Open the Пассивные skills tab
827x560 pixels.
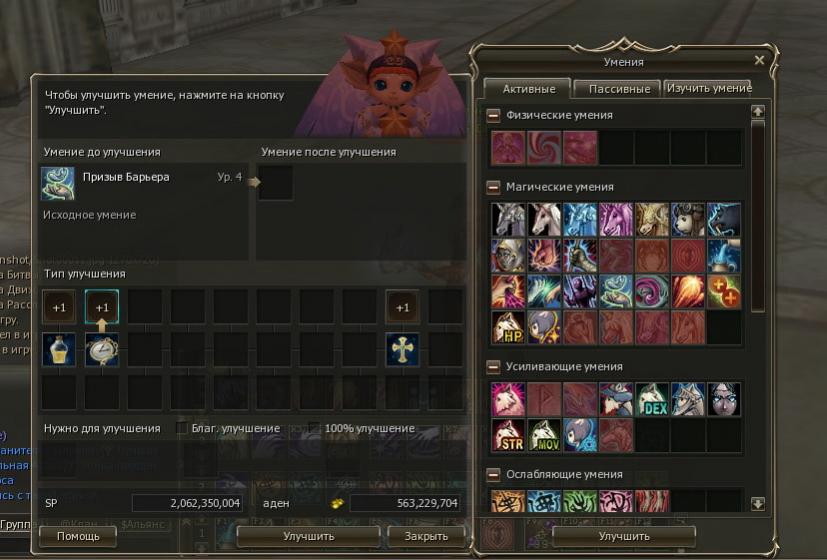pos(618,88)
